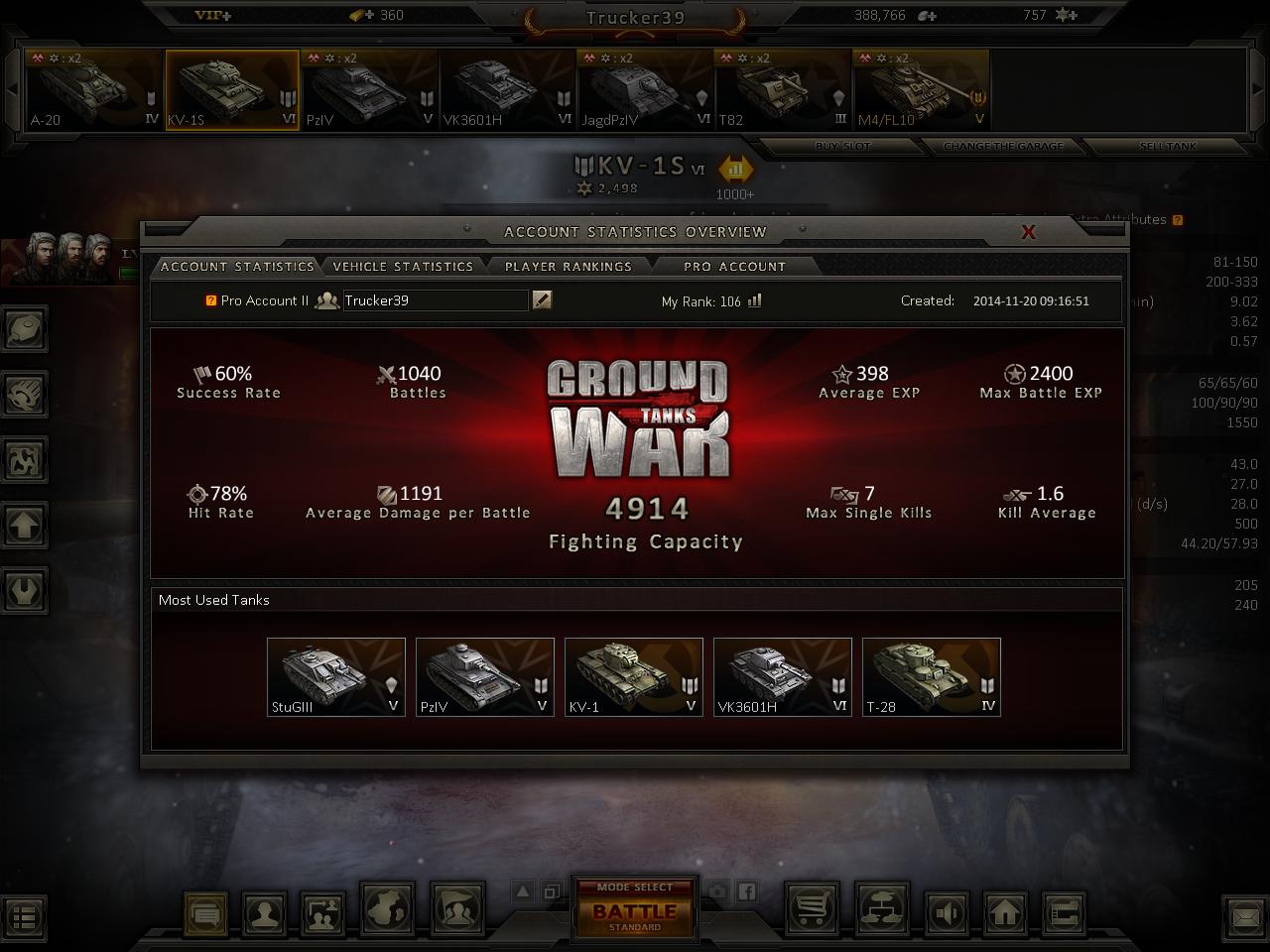Click the edit pencil beside the player name
This screenshot has width=1270, height=952.
[542, 299]
